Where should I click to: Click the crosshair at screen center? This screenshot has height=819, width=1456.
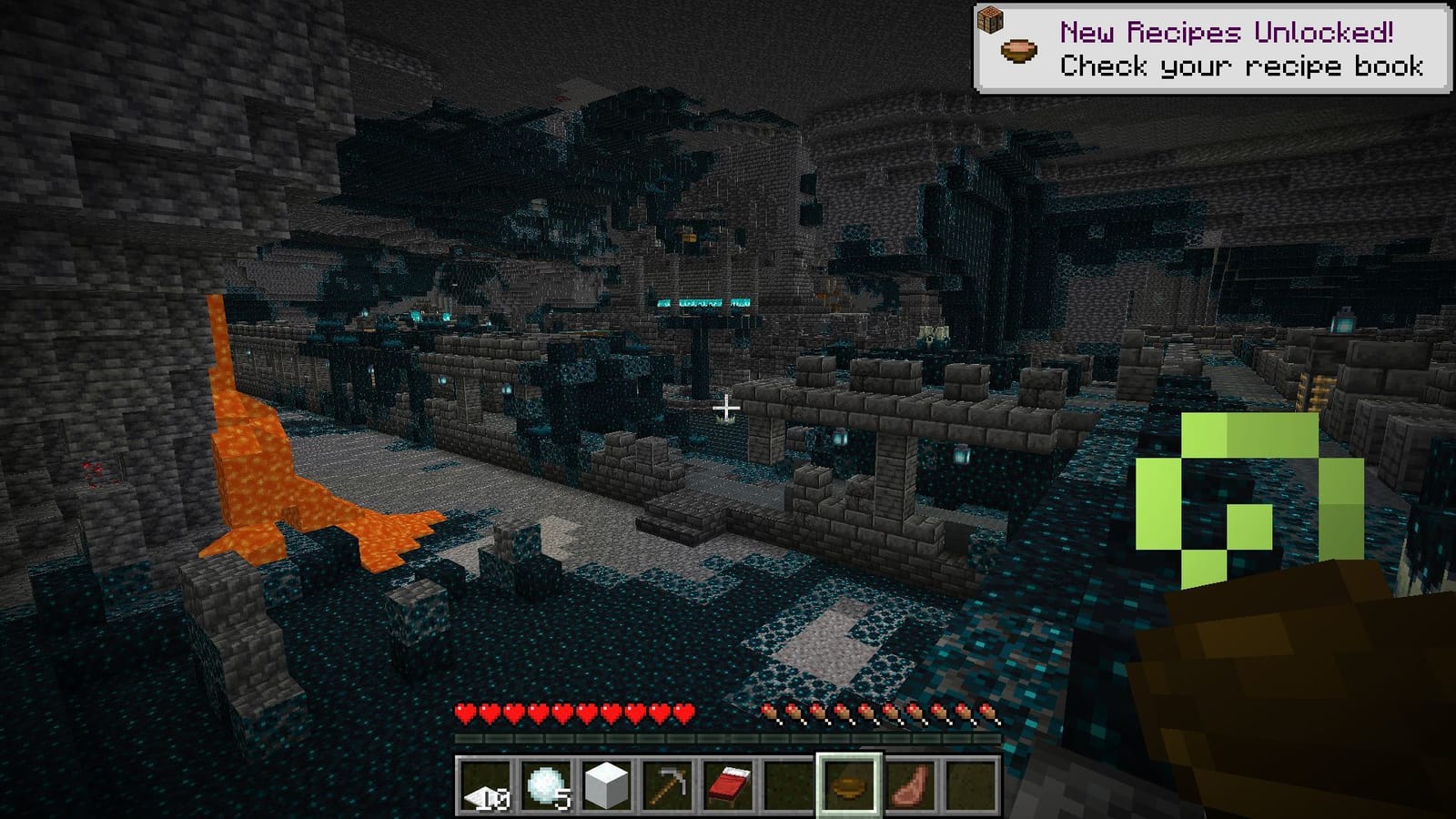tap(725, 409)
